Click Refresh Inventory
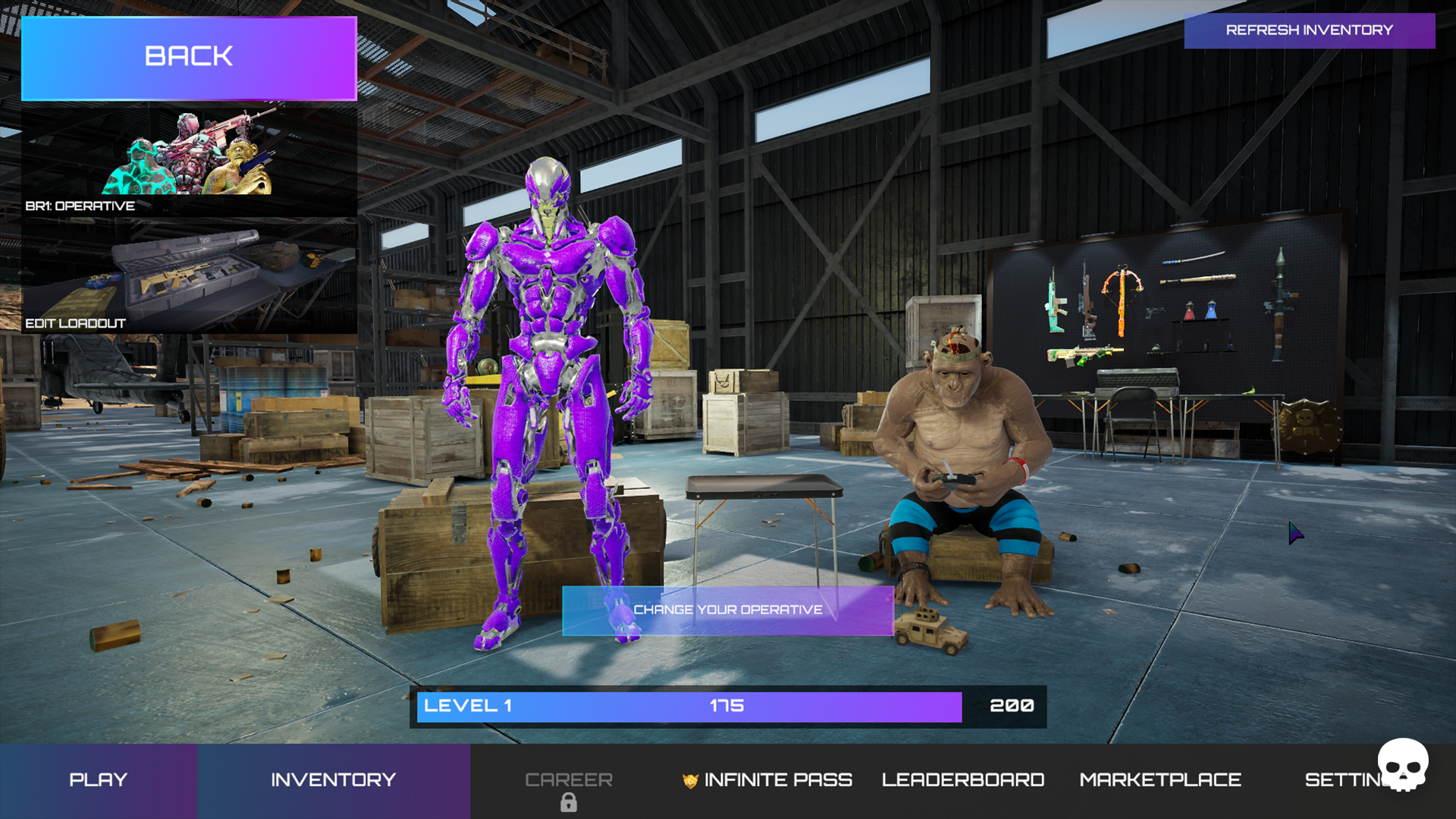The height and width of the screenshot is (819, 1456). pyautogui.click(x=1310, y=30)
